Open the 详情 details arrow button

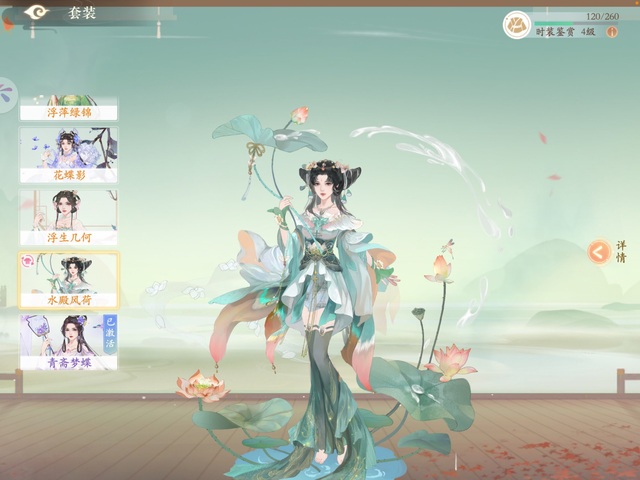[598, 252]
